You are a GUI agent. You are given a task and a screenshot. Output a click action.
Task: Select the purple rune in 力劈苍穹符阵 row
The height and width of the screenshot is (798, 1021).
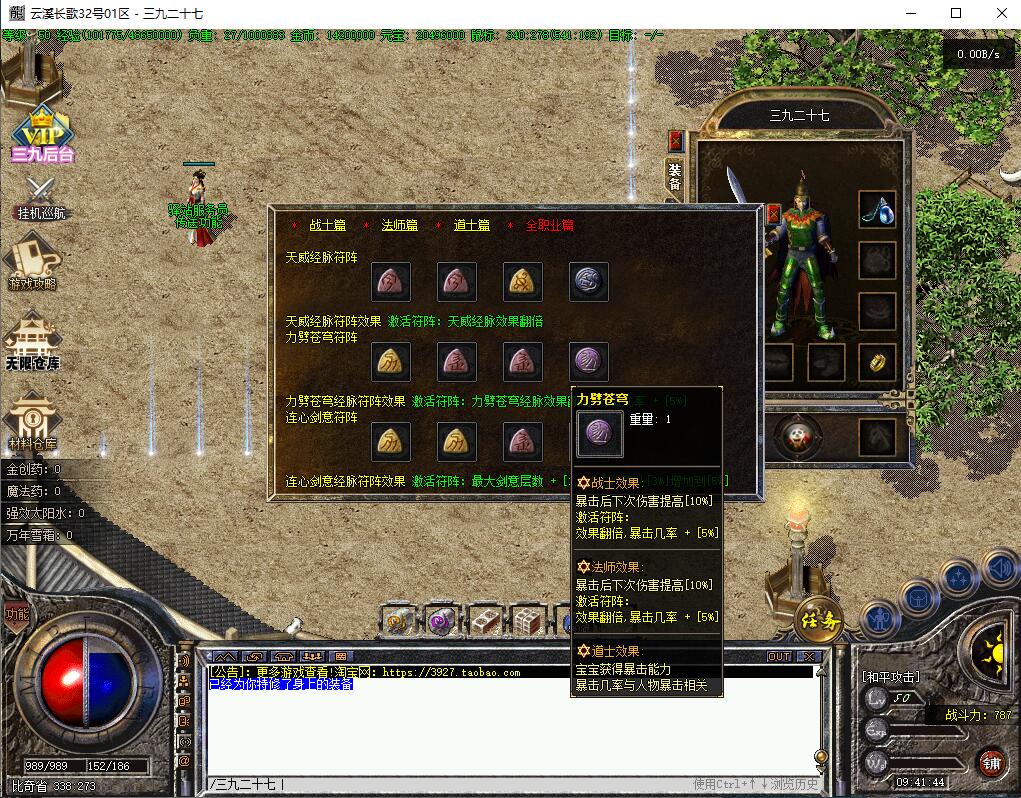pyautogui.click(x=589, y=362)
